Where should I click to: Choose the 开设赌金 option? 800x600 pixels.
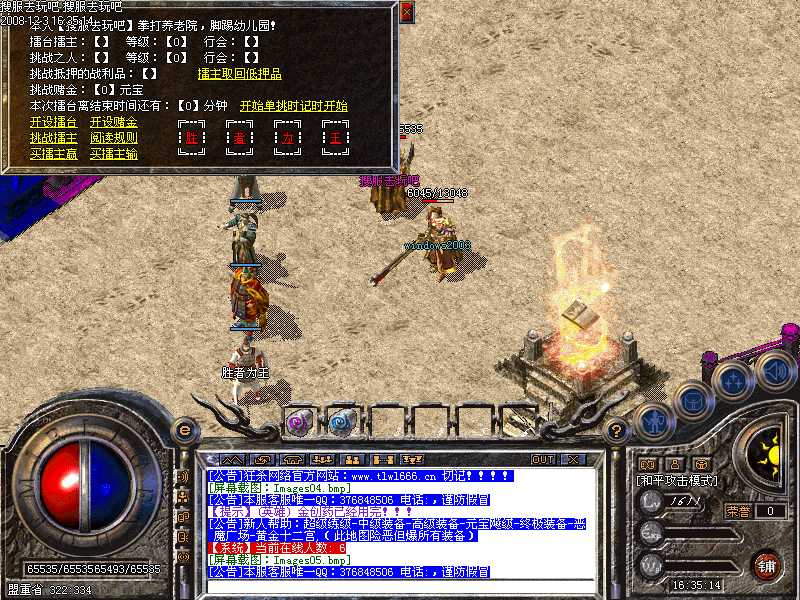113,122
